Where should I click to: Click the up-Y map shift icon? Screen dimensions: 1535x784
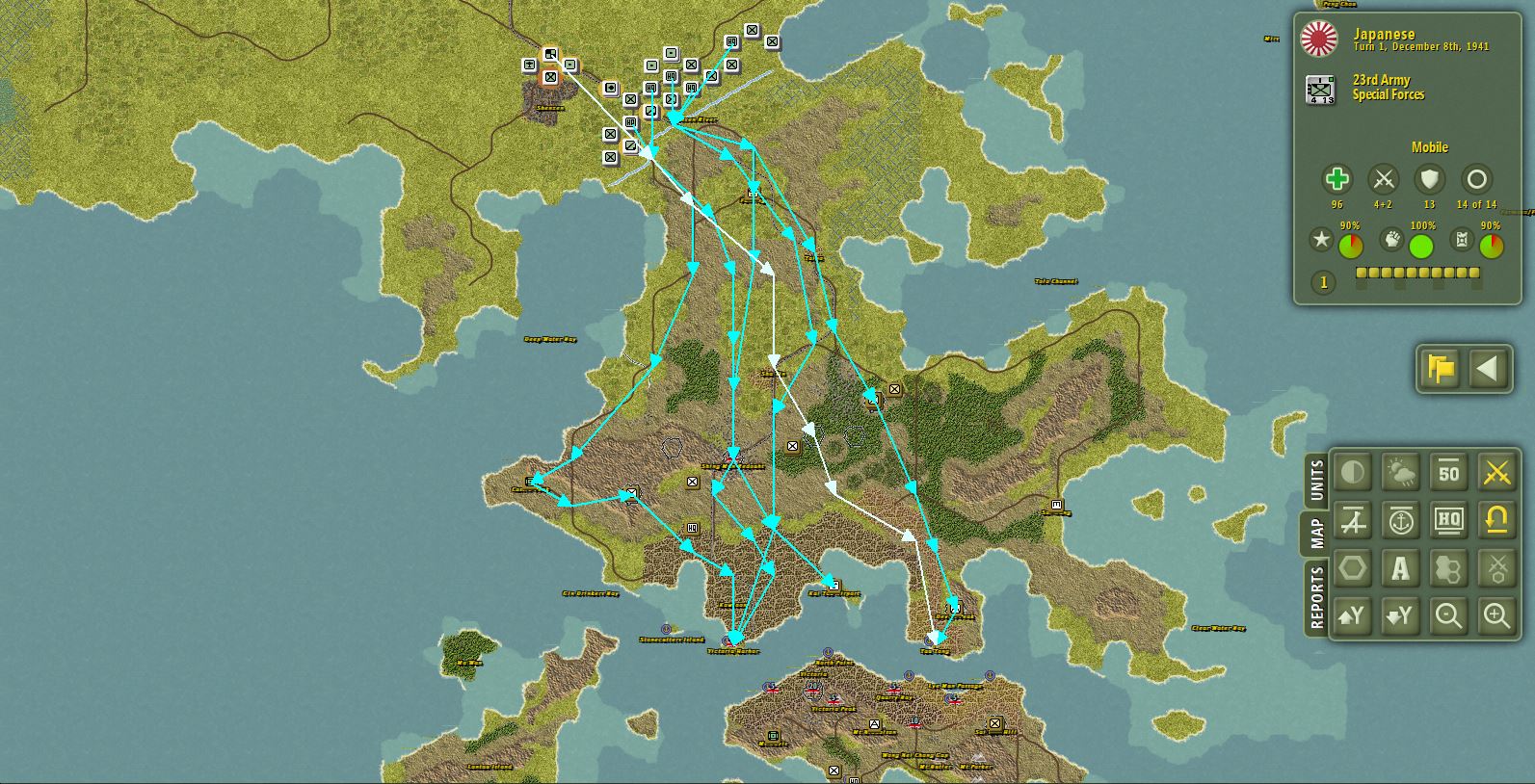pos(1354,616)
